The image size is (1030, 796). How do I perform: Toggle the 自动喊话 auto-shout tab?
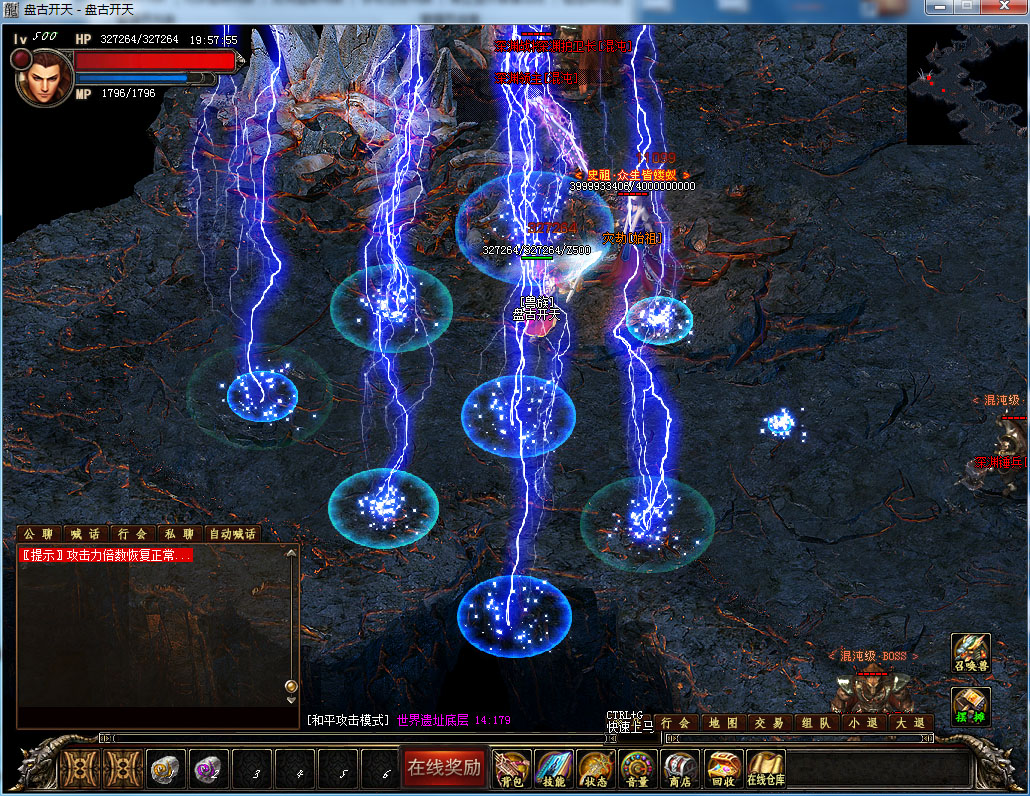pos(232,534)
